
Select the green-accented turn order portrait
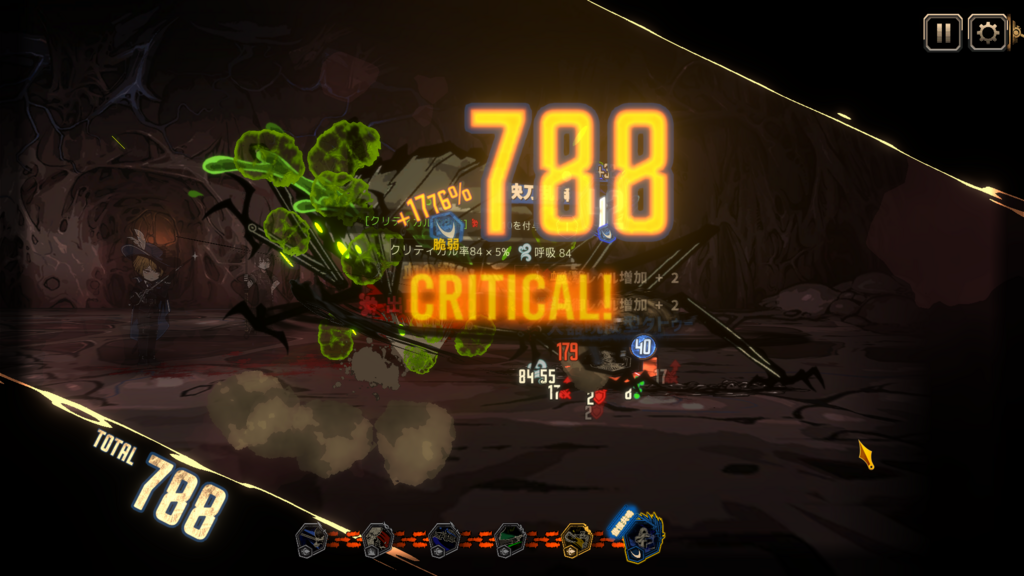(x=510, y=540)
